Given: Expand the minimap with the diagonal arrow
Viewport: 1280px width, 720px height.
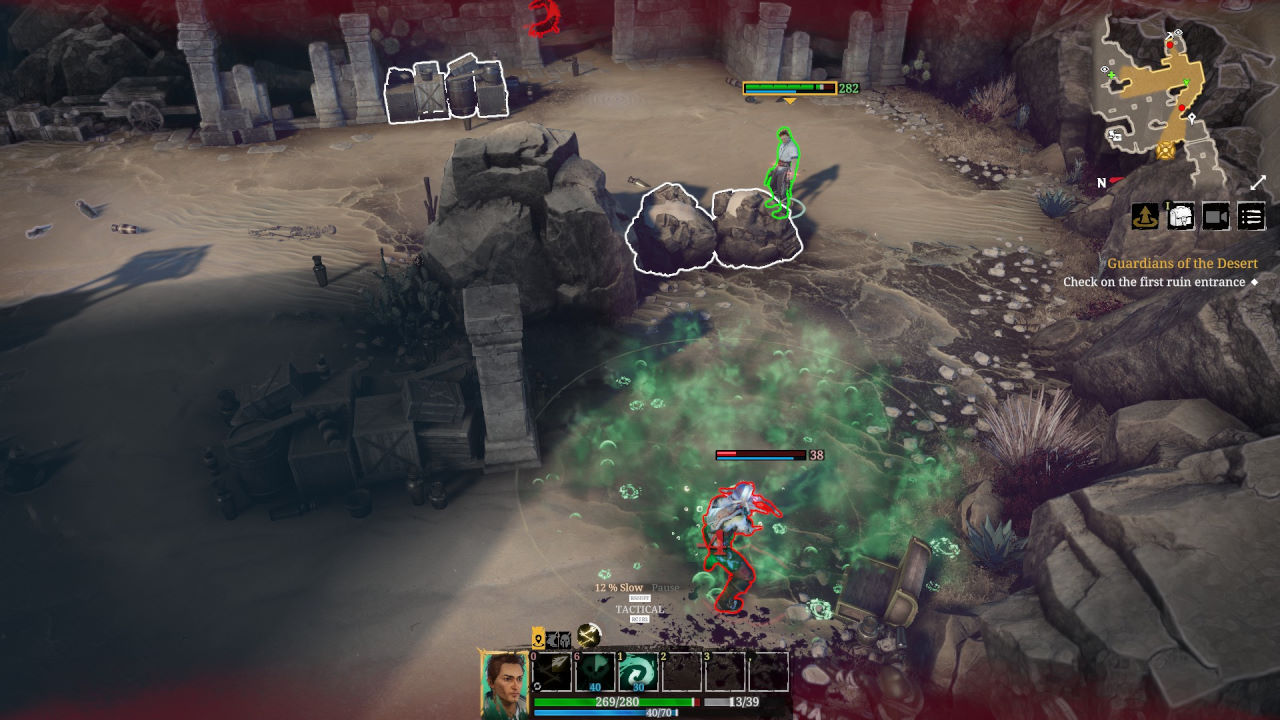Looking at the screenshot, I should (1258, 183).
